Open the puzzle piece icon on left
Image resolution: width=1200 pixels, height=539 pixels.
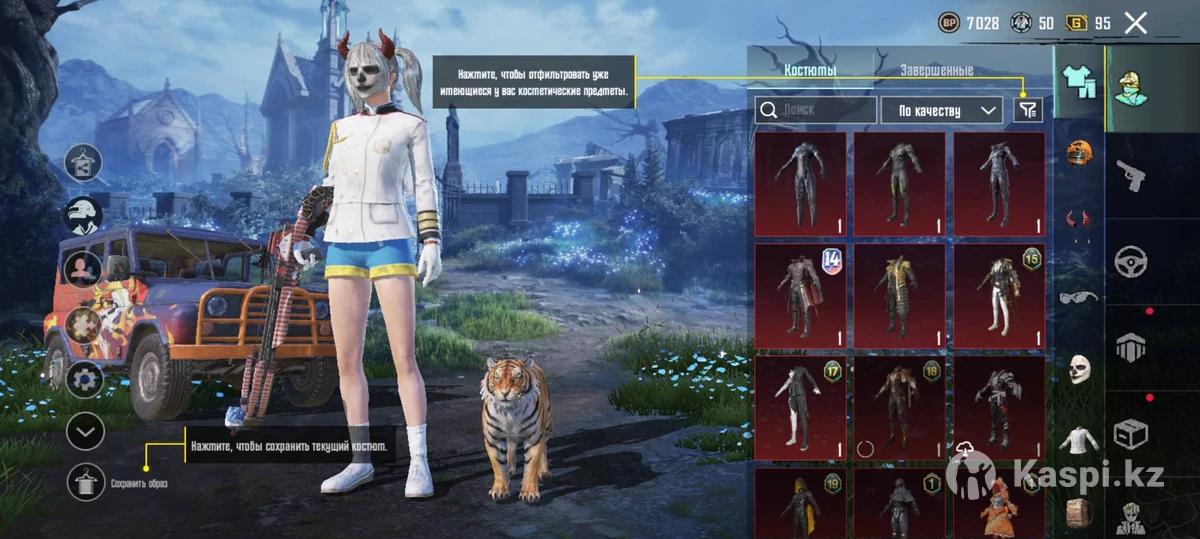85,323
